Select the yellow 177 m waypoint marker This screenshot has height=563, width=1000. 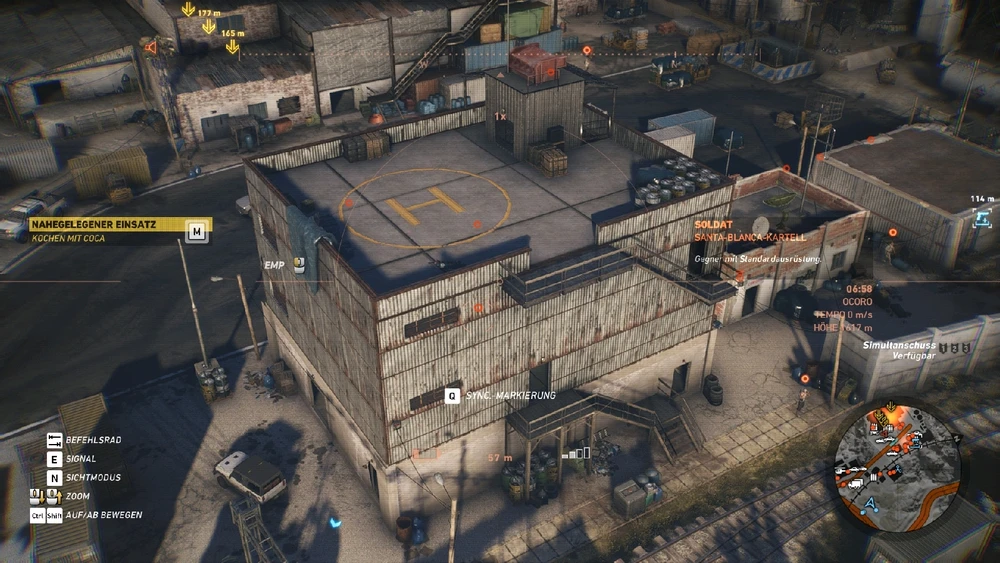(188, 10)
